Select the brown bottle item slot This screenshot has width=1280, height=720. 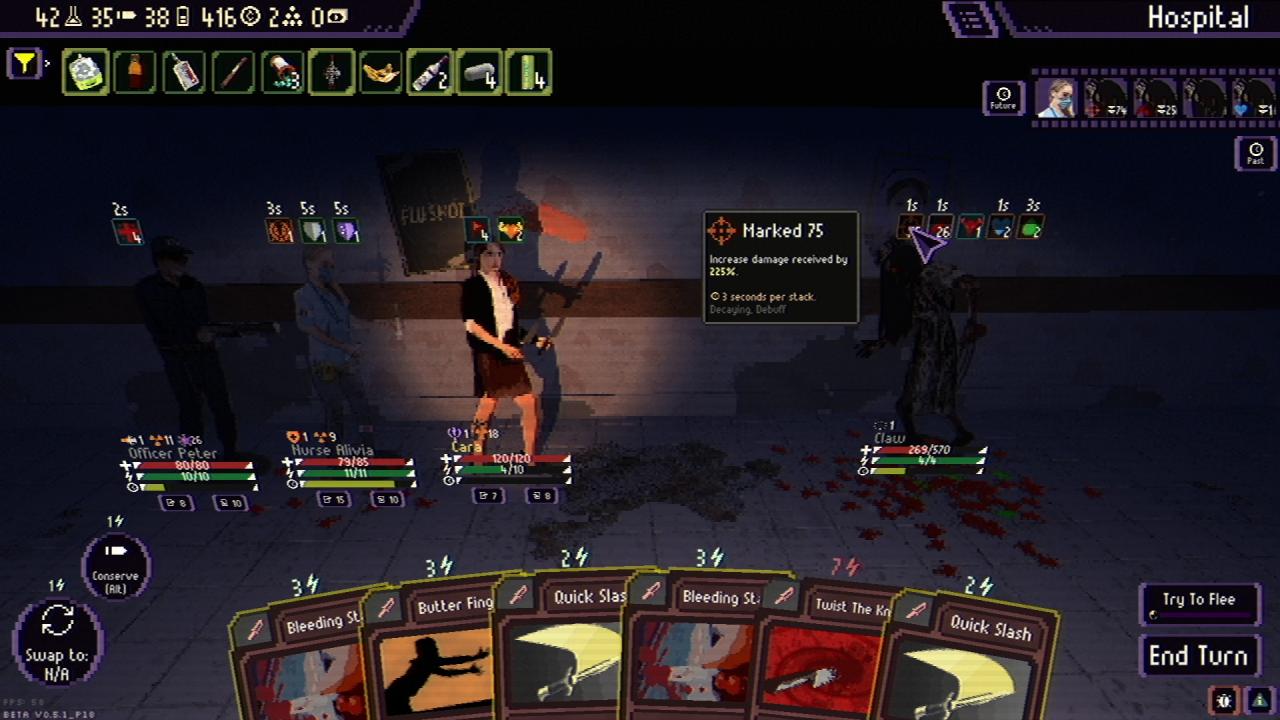(135, 72)
